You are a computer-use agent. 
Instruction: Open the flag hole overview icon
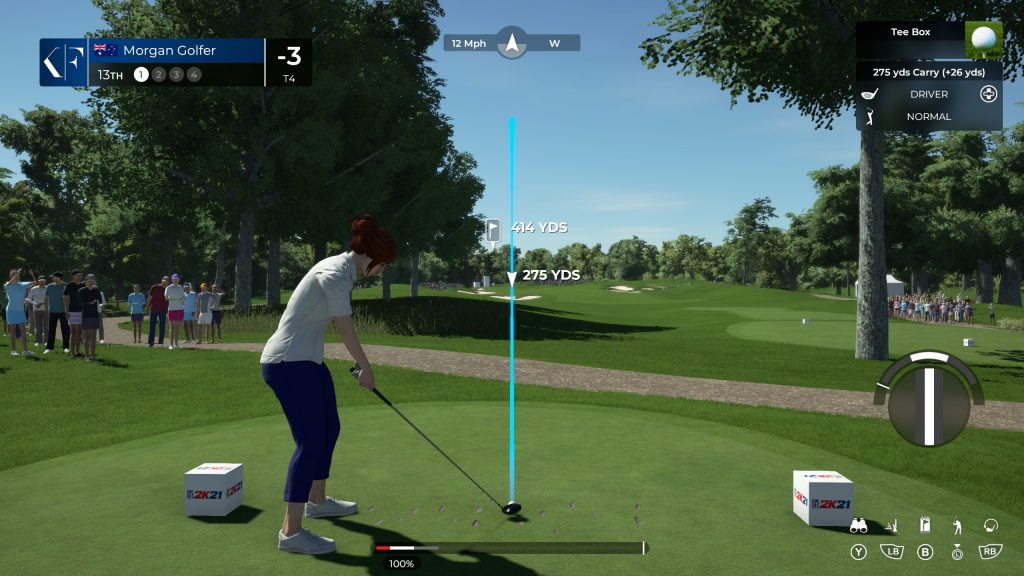[925, 525]
